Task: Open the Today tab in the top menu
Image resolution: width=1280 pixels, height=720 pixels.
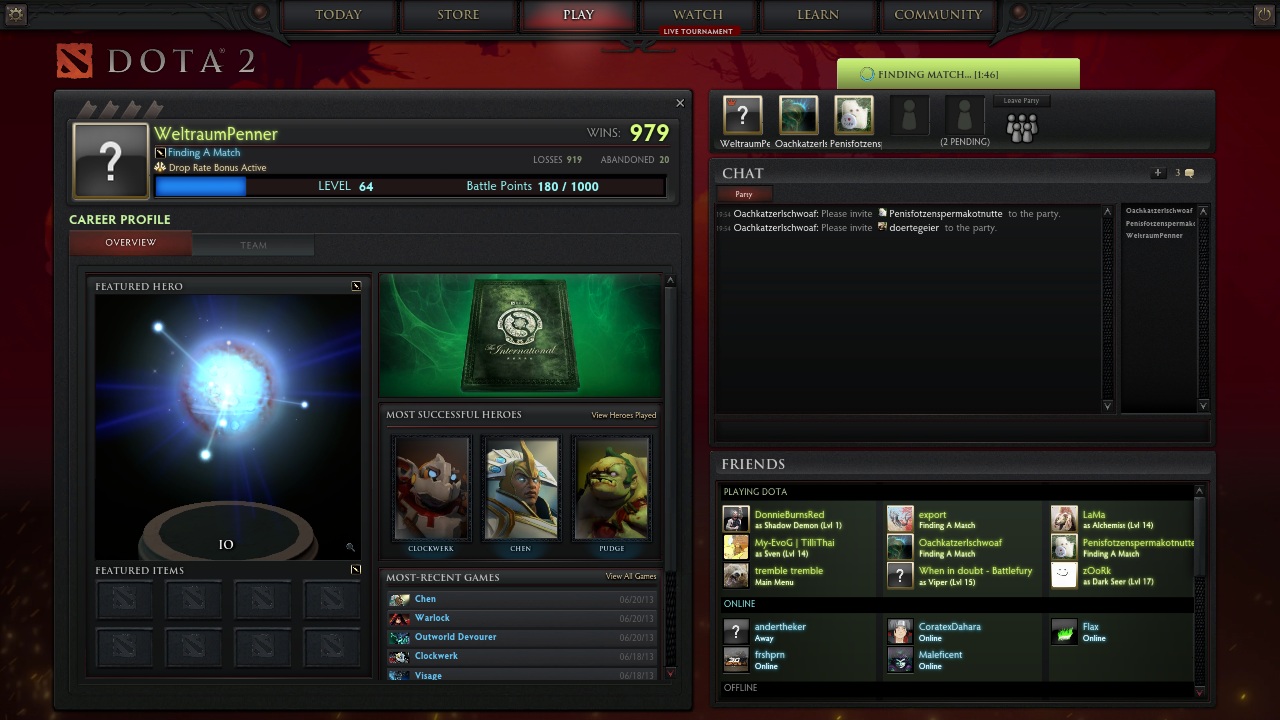Action: (x=338, y=15)
